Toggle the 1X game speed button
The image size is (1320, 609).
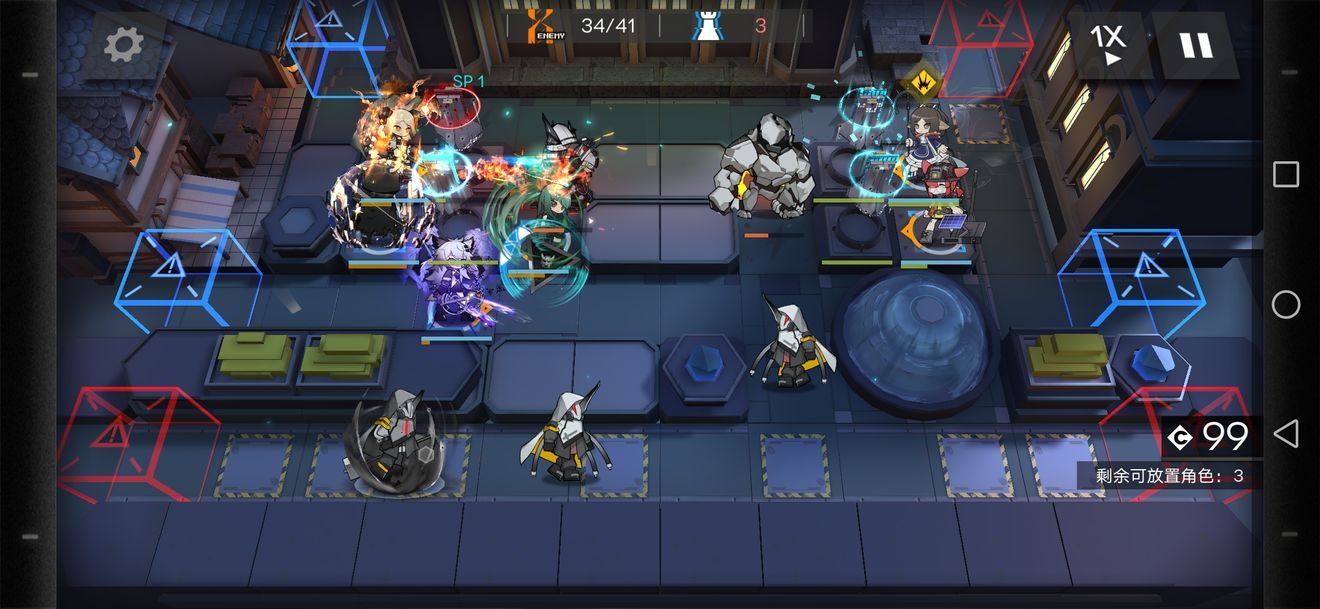tap(1108, 45)
